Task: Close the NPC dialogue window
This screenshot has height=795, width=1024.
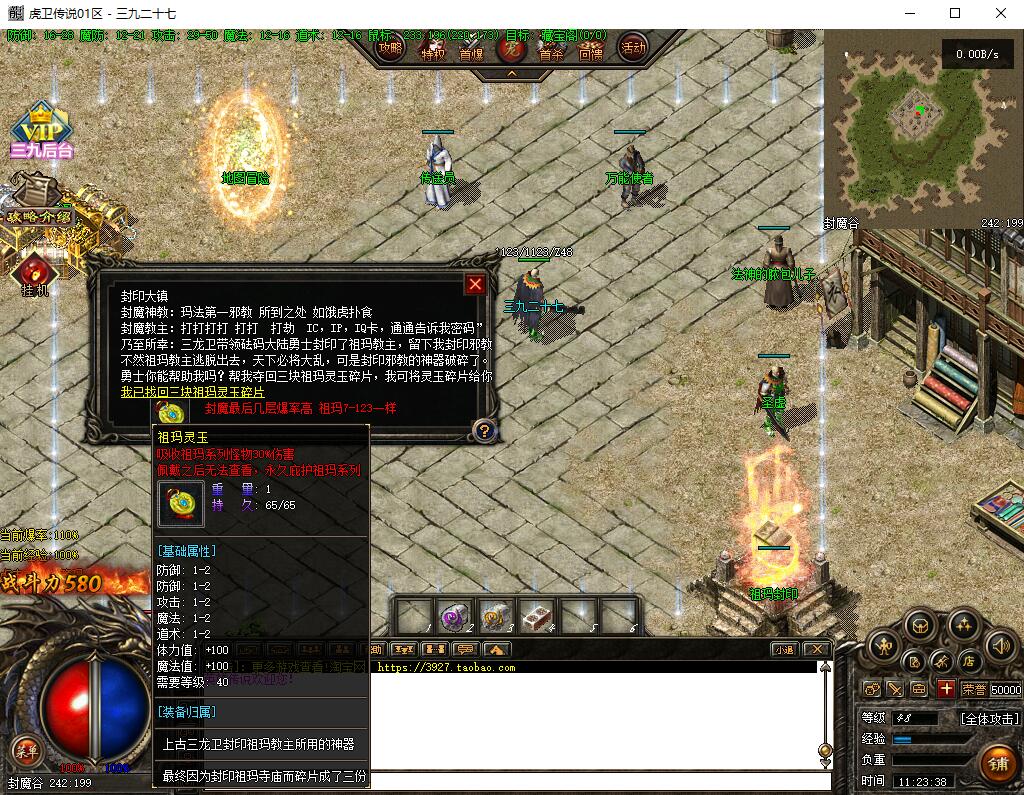Action: 475,284
